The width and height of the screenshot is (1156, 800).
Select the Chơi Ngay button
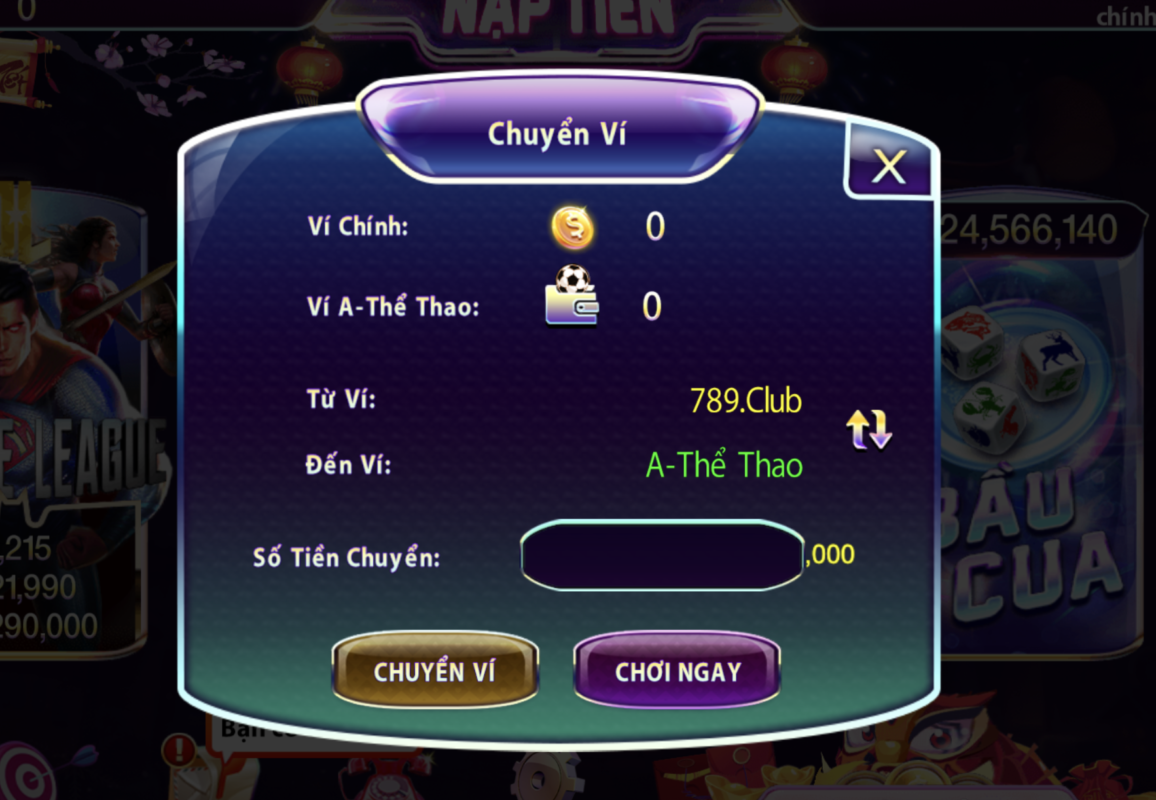[x=677, y=671]
